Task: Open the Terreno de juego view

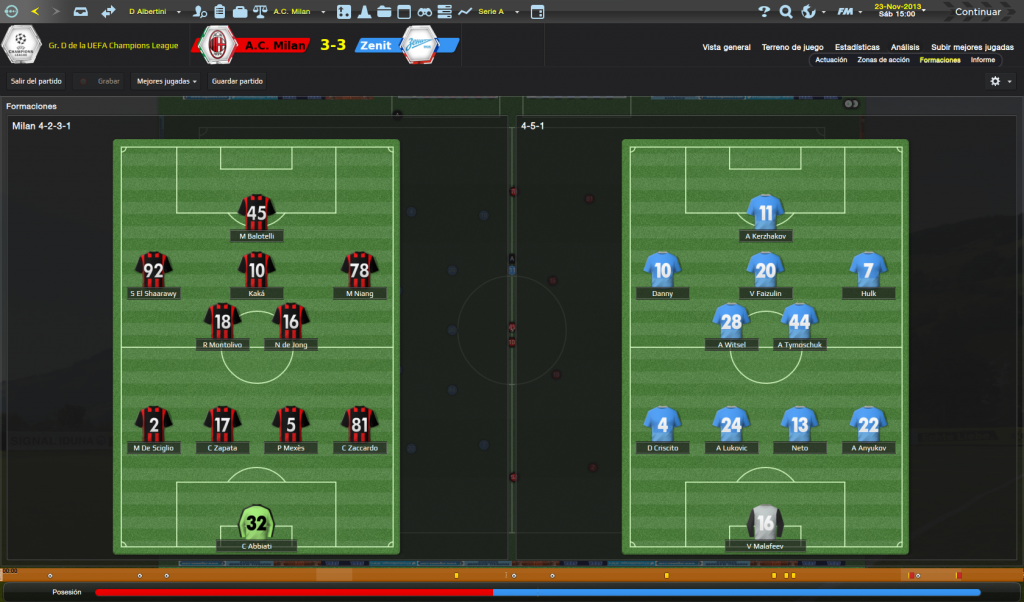Action: click(792, 47)
